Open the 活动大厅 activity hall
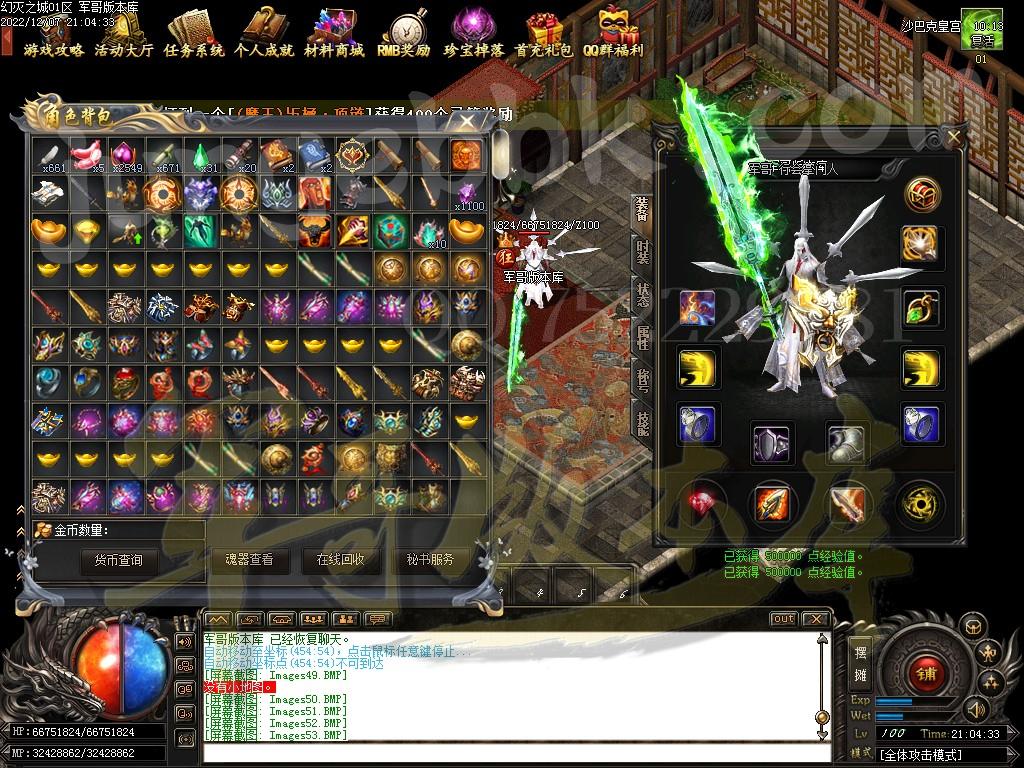 [x=123, y=34]
